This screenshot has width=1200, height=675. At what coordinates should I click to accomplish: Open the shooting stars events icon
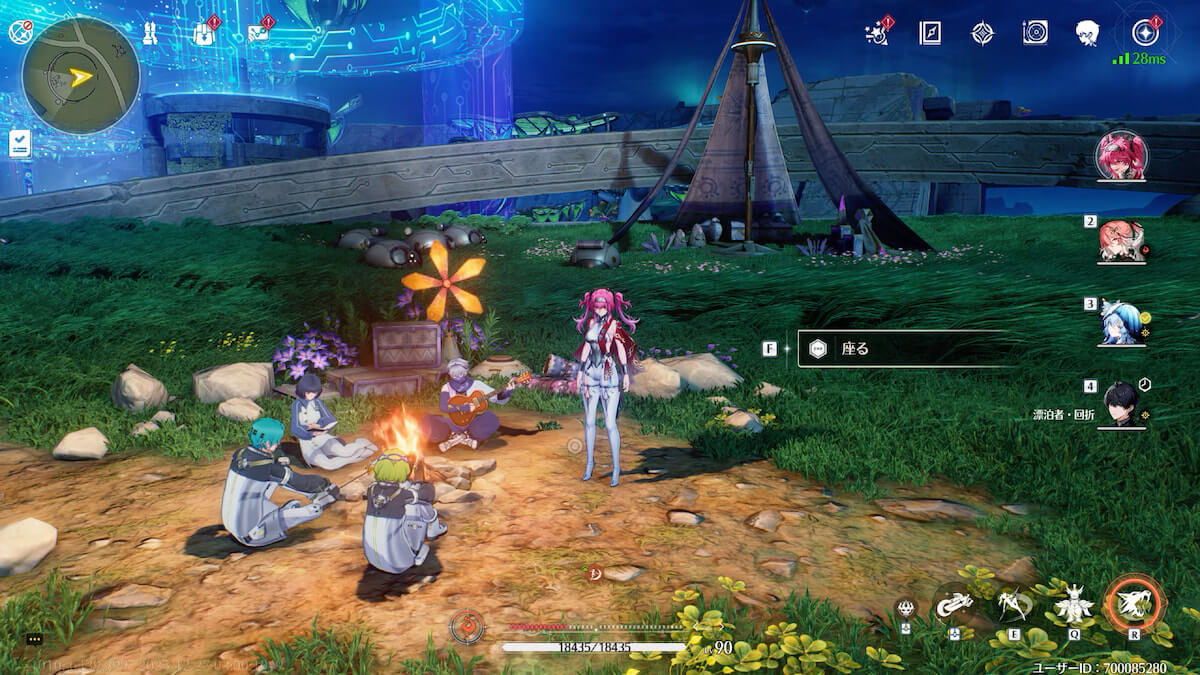877,33
